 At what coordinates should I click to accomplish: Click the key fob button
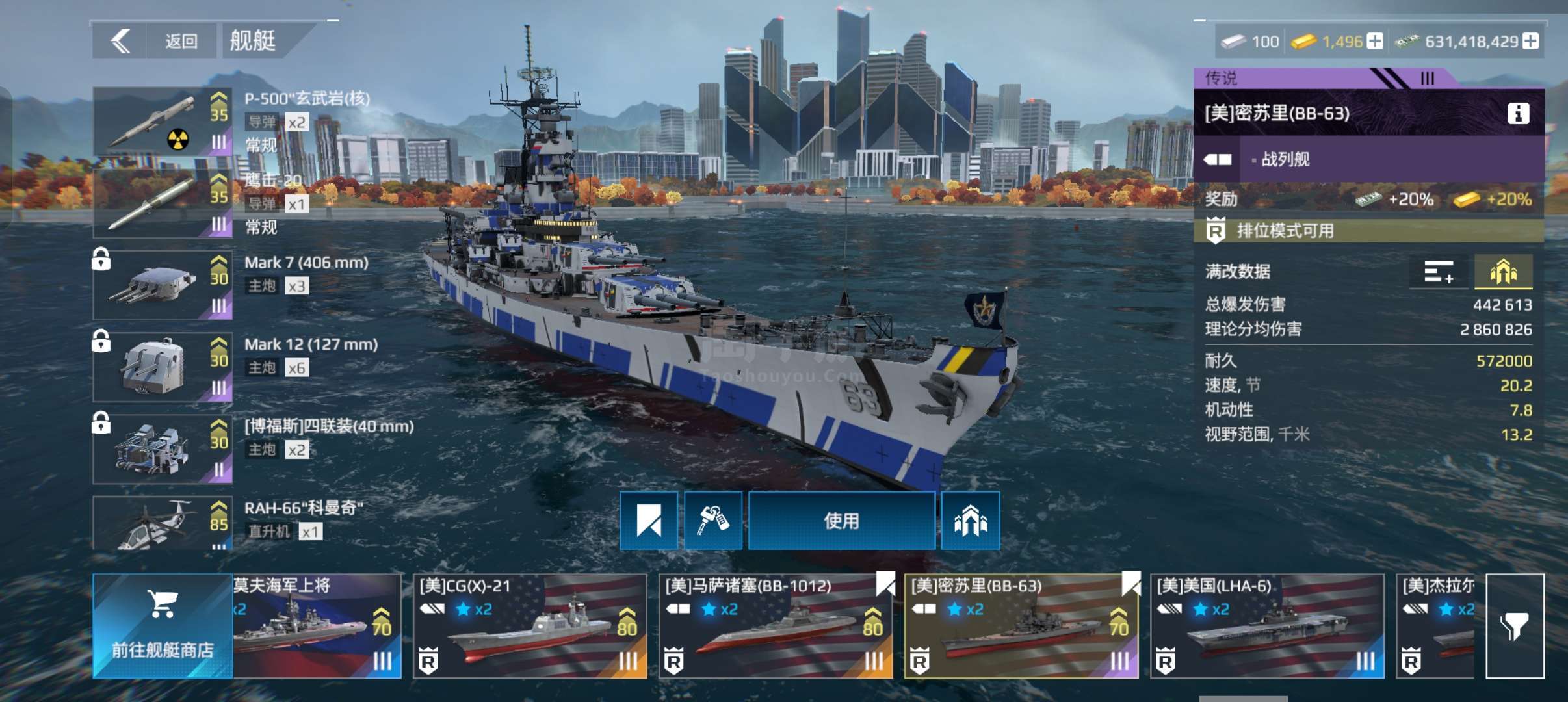tap(712, 521)
